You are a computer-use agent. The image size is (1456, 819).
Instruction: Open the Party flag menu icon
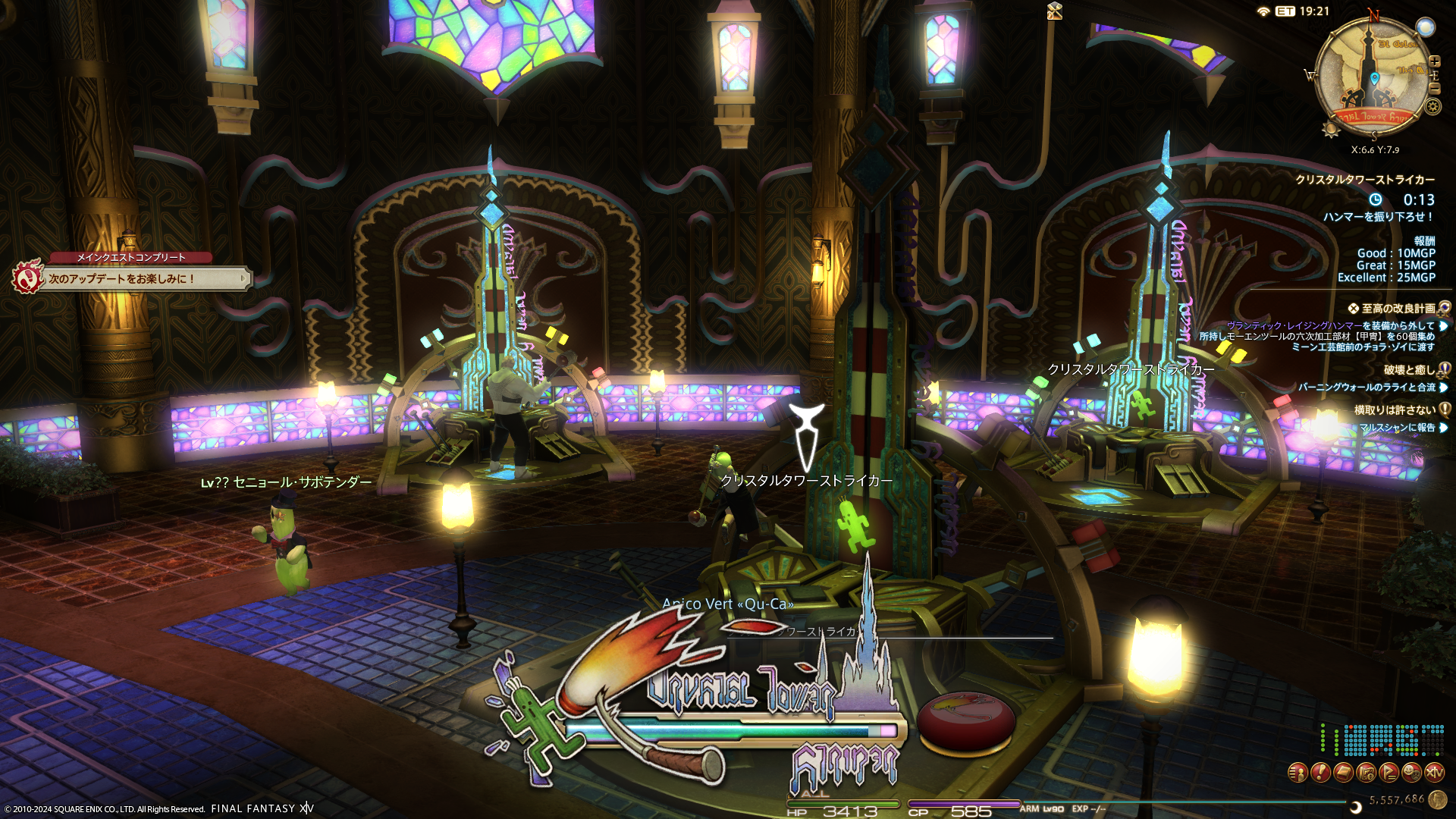click(1389, 773)
